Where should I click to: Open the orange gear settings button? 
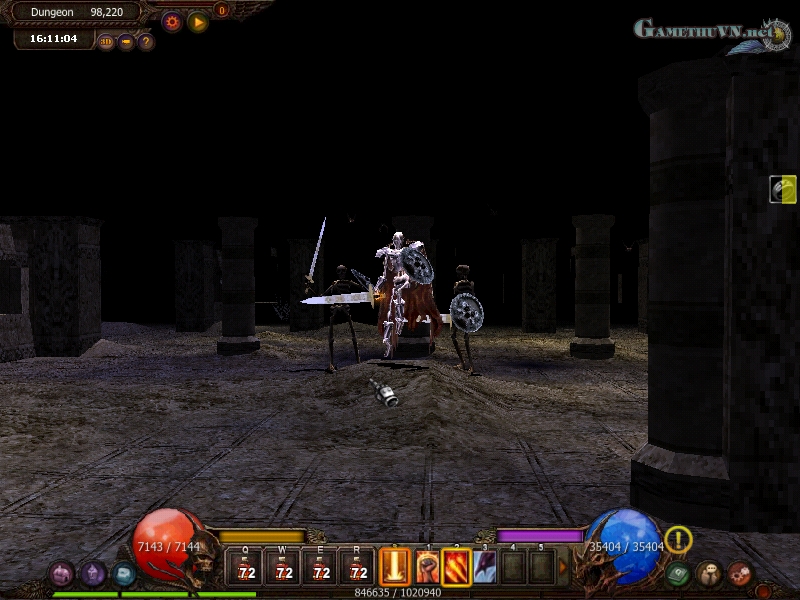[172, 21]
